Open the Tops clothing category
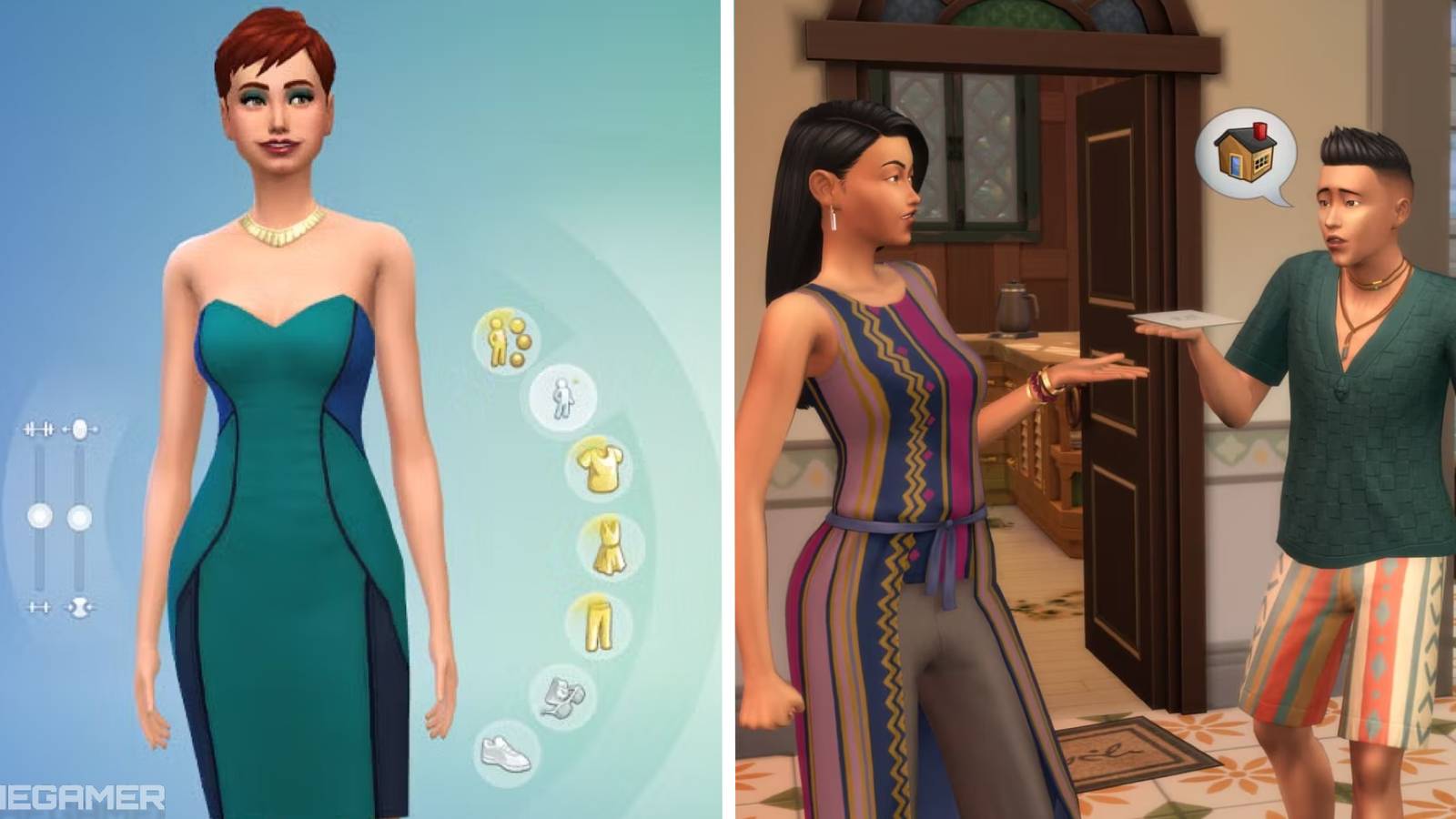 [600, 466]
